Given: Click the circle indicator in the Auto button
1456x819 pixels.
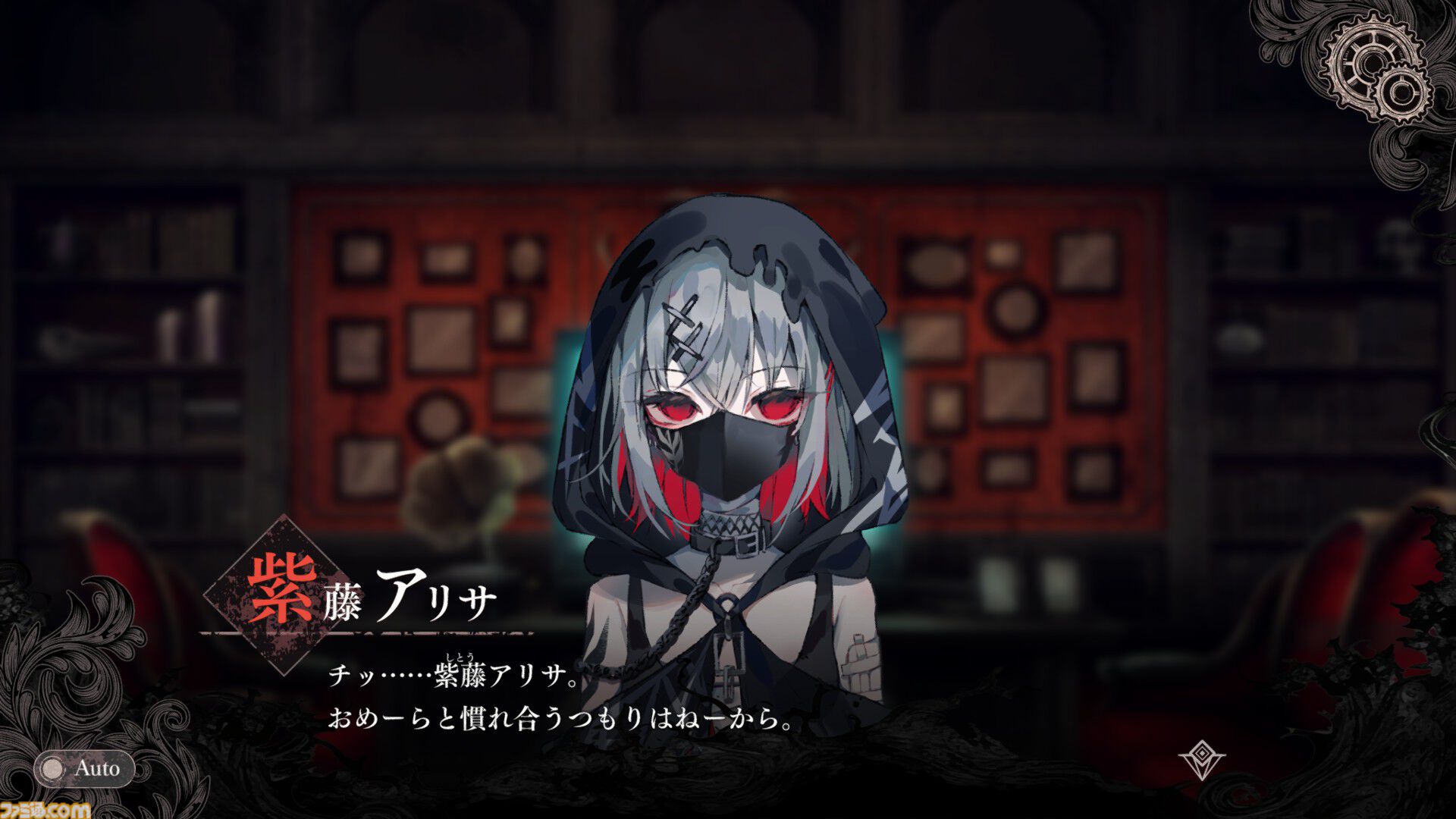Looking at the screenshot, I should point(50,768).
